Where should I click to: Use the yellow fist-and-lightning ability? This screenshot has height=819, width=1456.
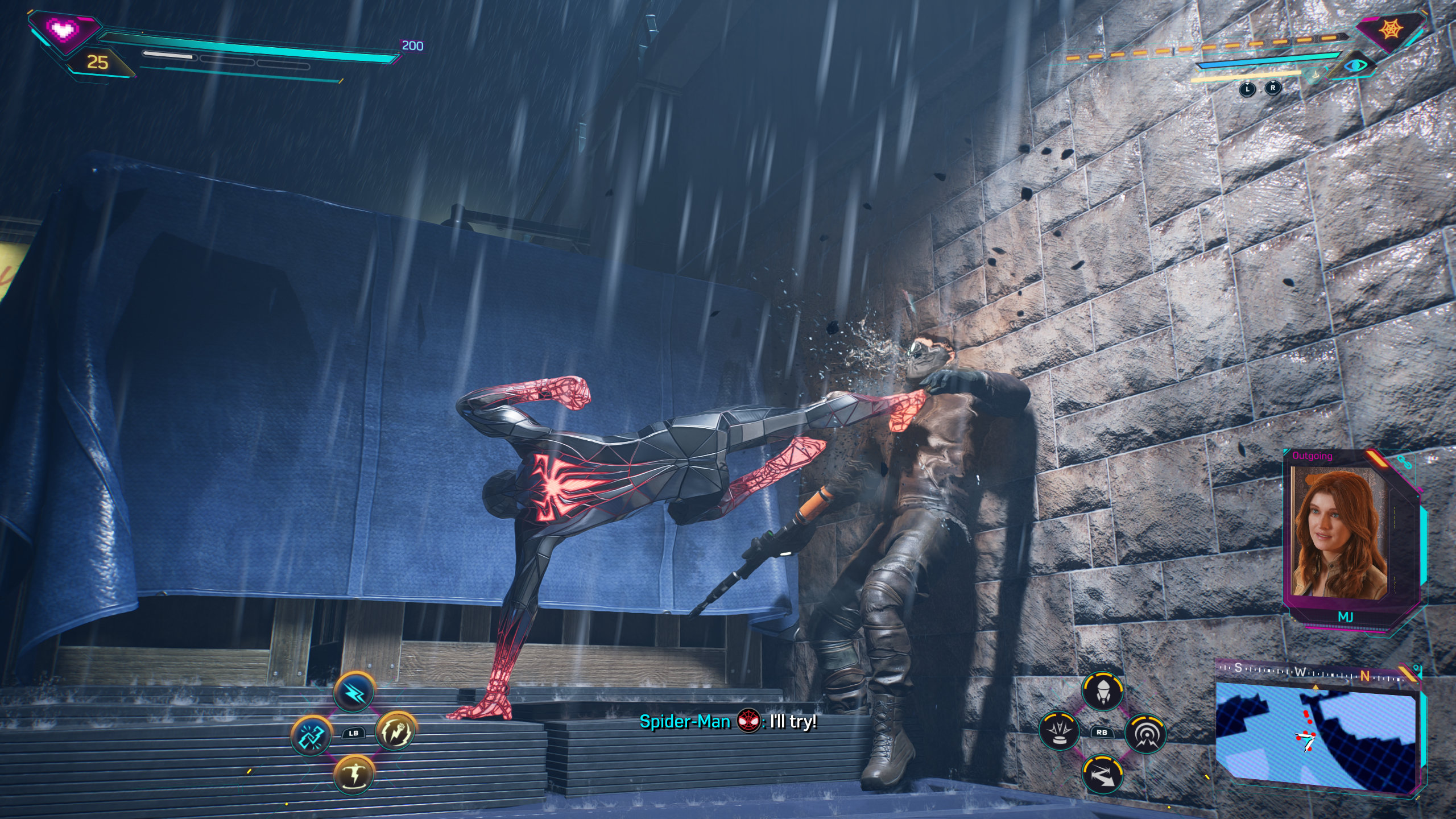tap(396, 731)
